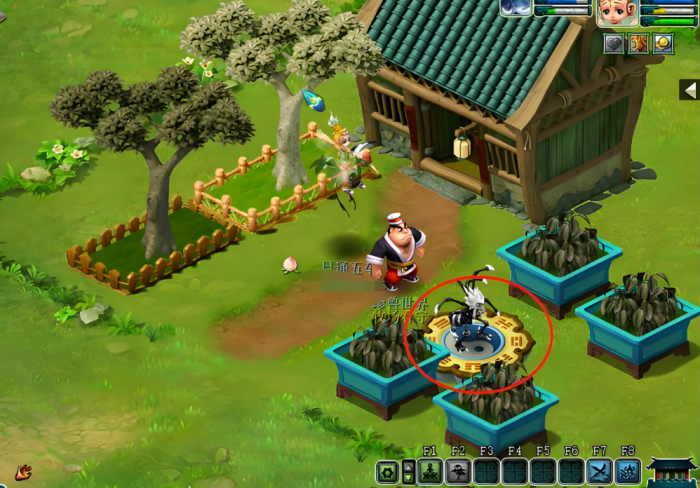Switch hotbar page with the down arrow

[408, 479]
